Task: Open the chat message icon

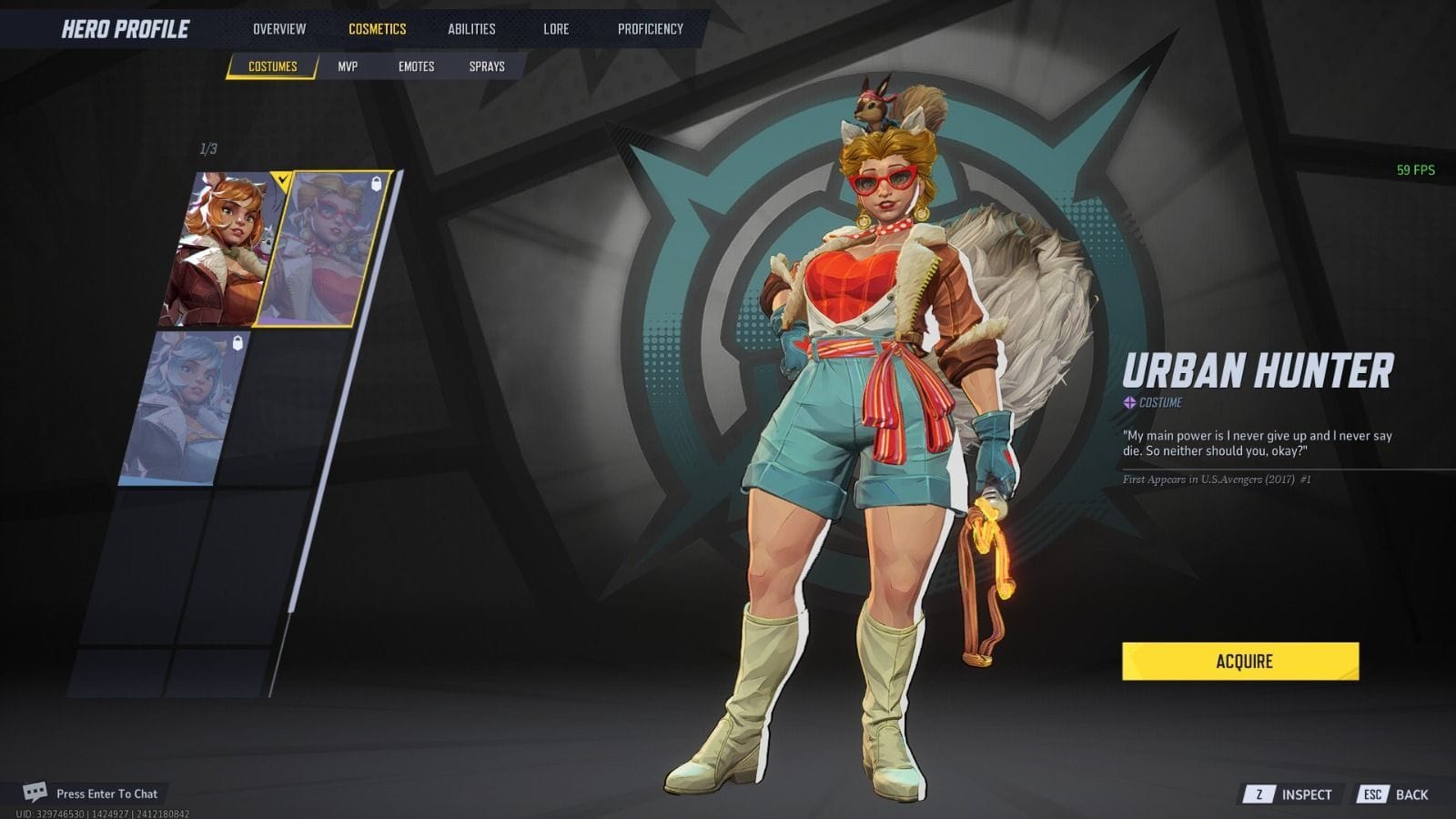Action: 36,794
